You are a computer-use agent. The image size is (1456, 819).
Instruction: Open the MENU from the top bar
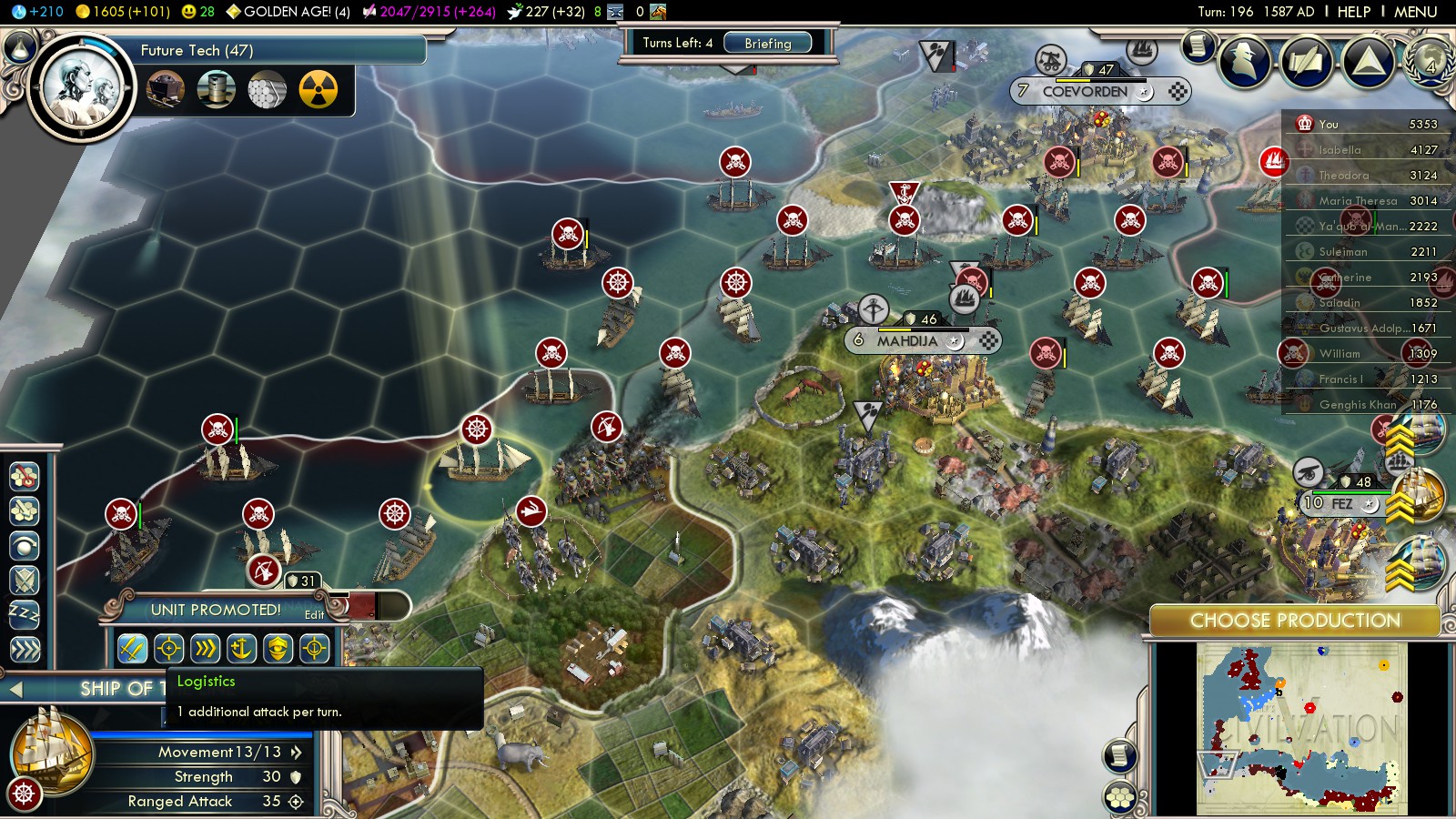(x=1415, y=12)
